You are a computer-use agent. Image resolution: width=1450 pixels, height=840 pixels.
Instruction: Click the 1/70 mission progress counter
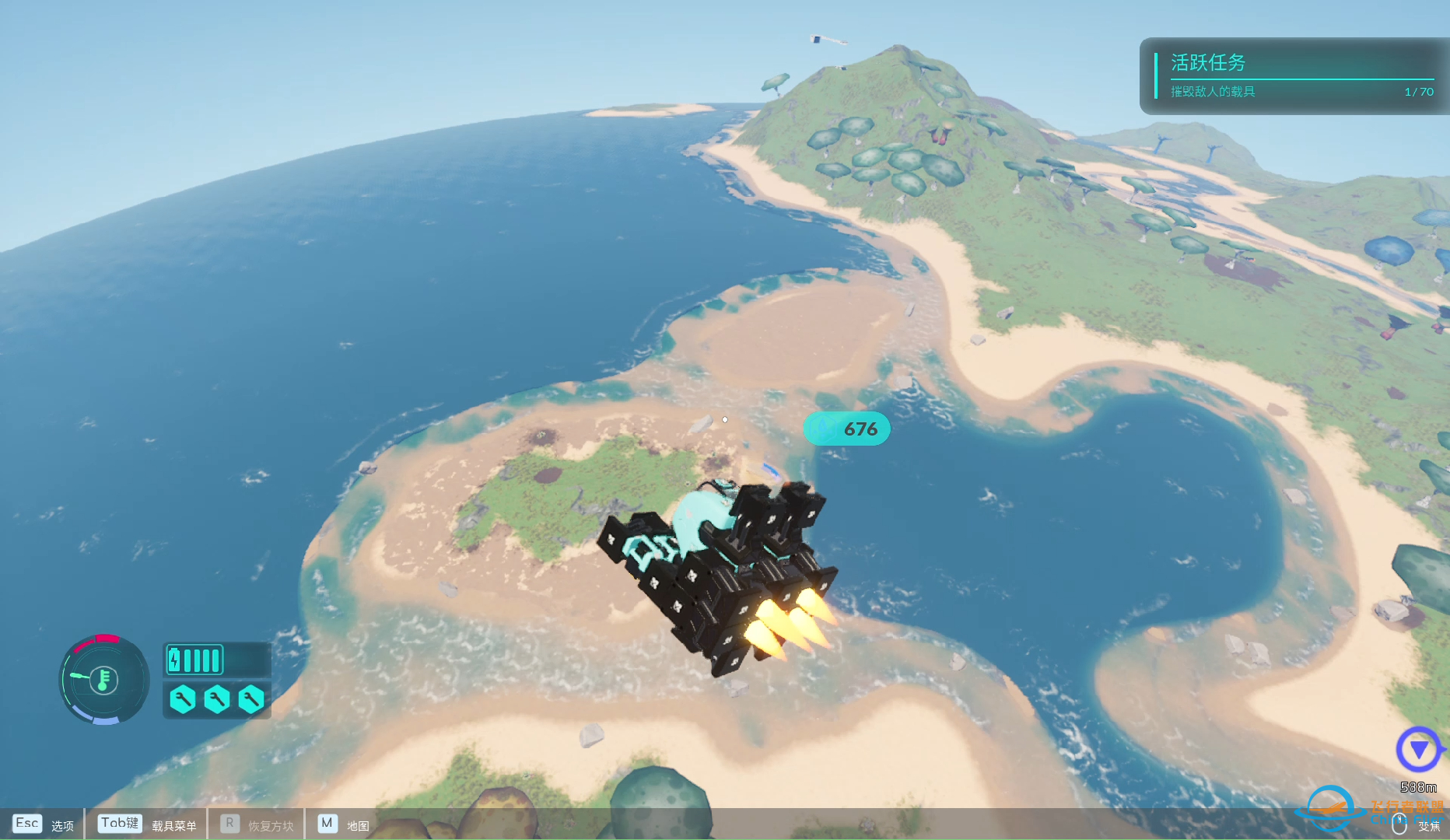(1417, 92)
